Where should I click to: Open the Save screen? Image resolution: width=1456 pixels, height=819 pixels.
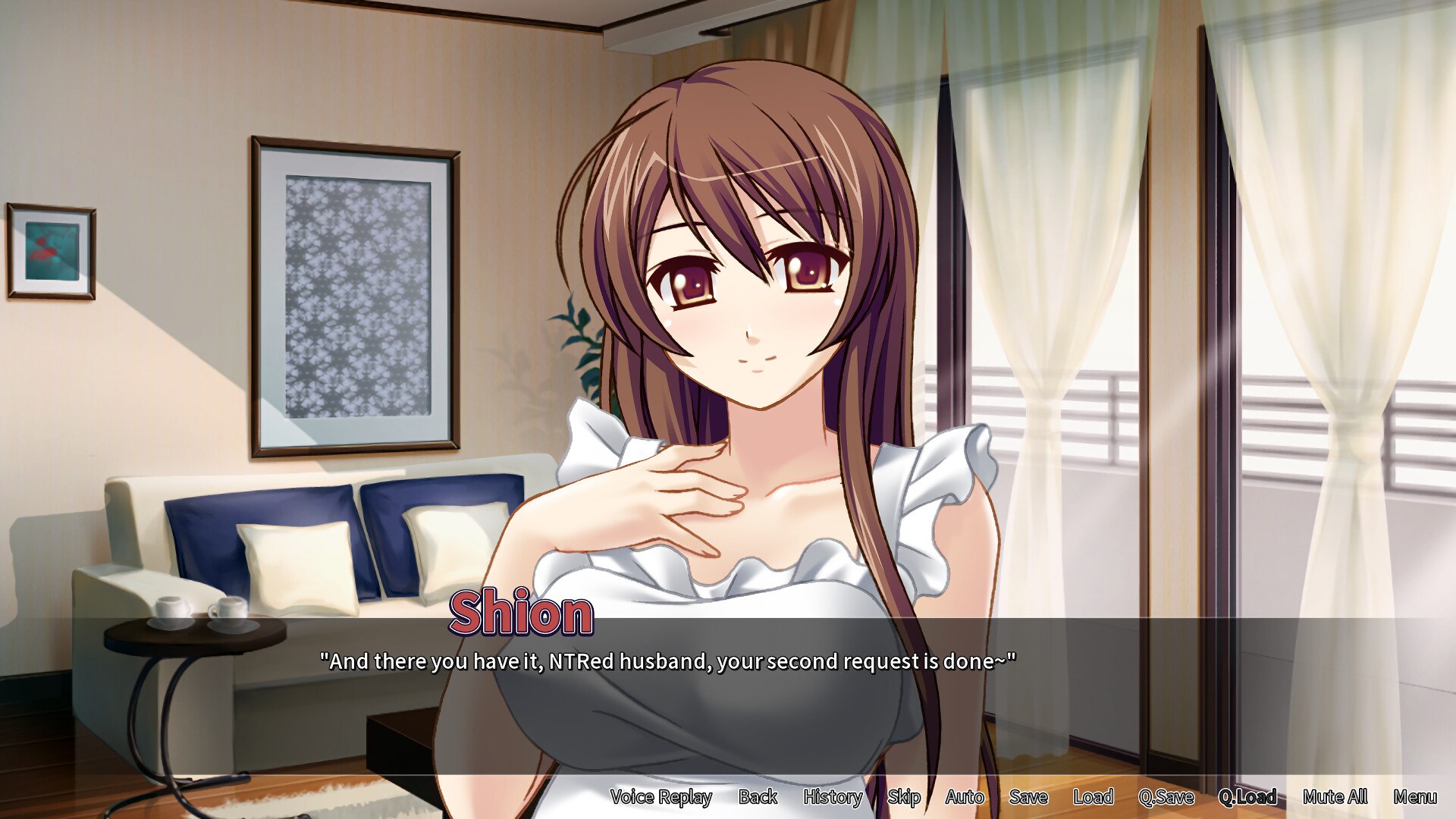coord(1028,797)
